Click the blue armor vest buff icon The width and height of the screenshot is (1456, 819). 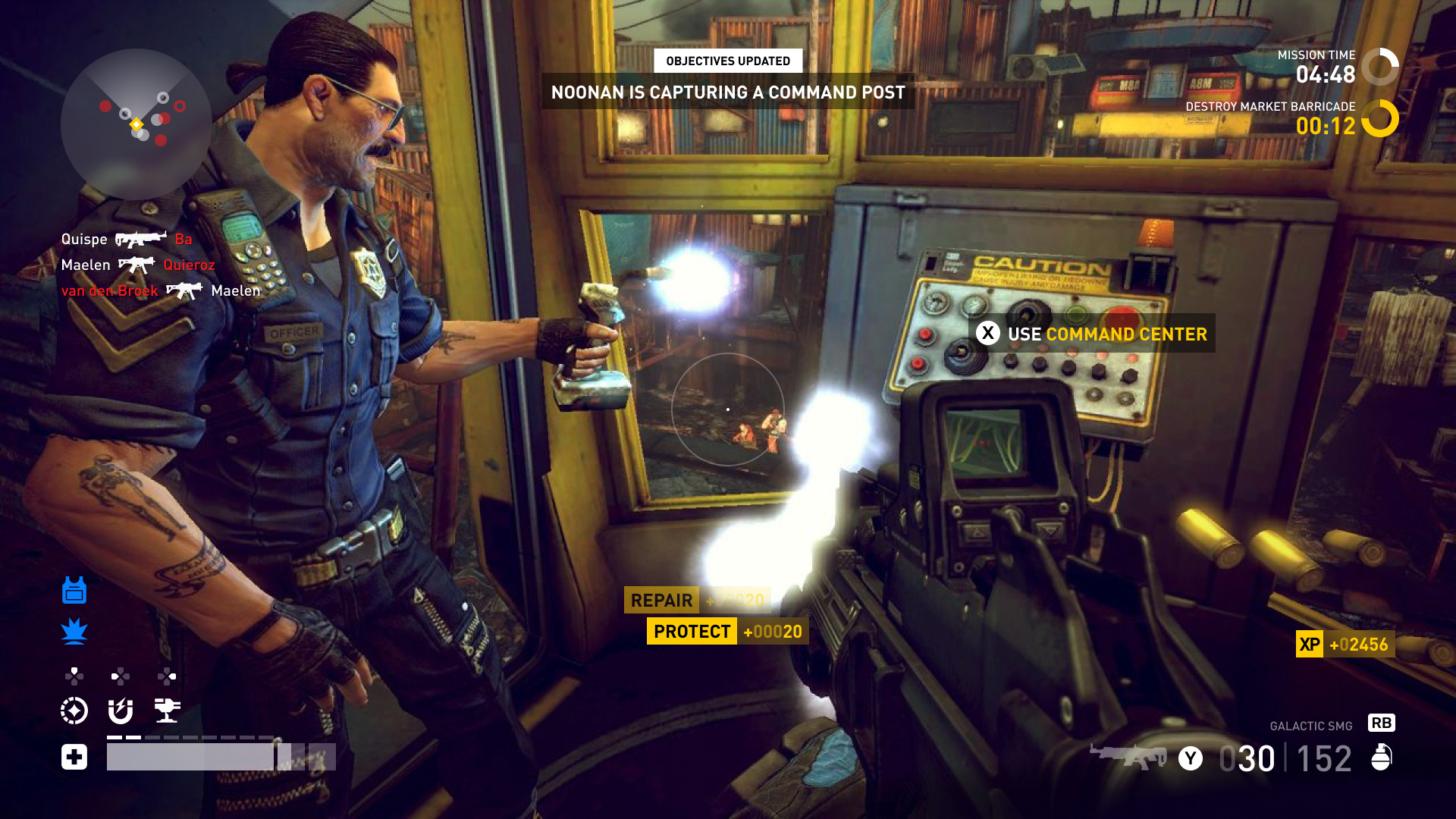pos(74,590)
